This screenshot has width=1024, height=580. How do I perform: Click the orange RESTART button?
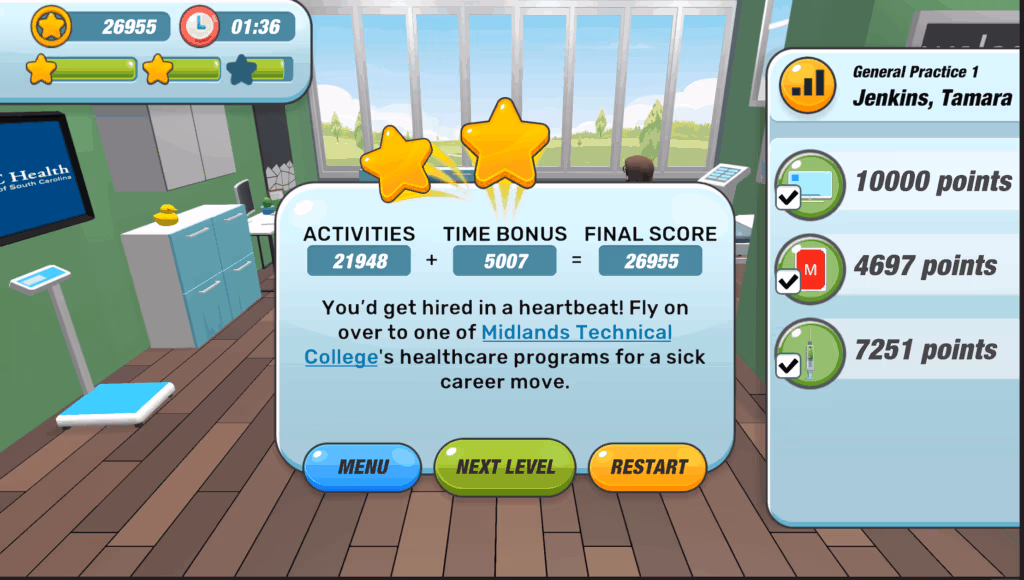pyautogui.click(x=648, y=467)
